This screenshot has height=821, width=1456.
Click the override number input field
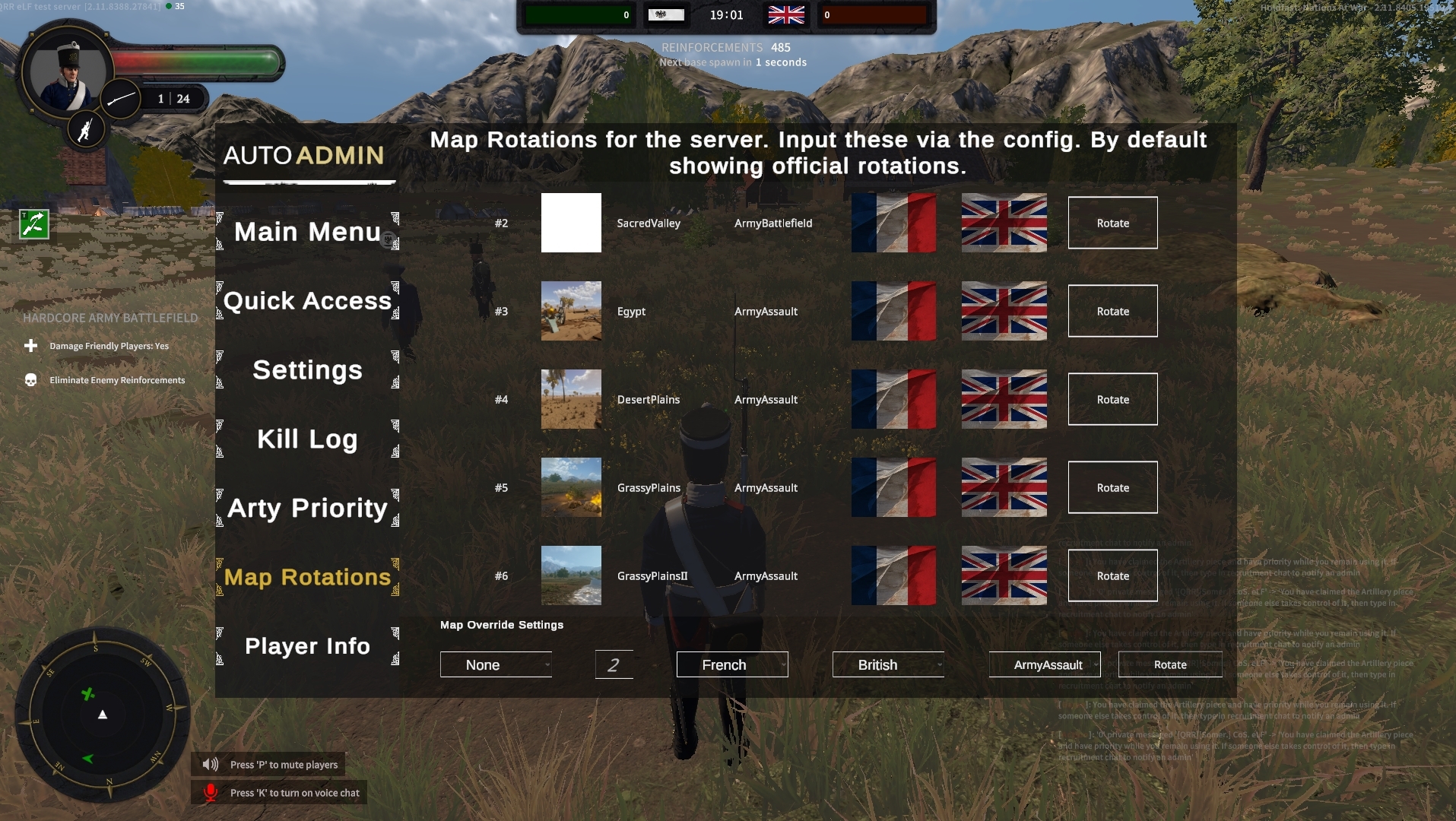[614, 665]
